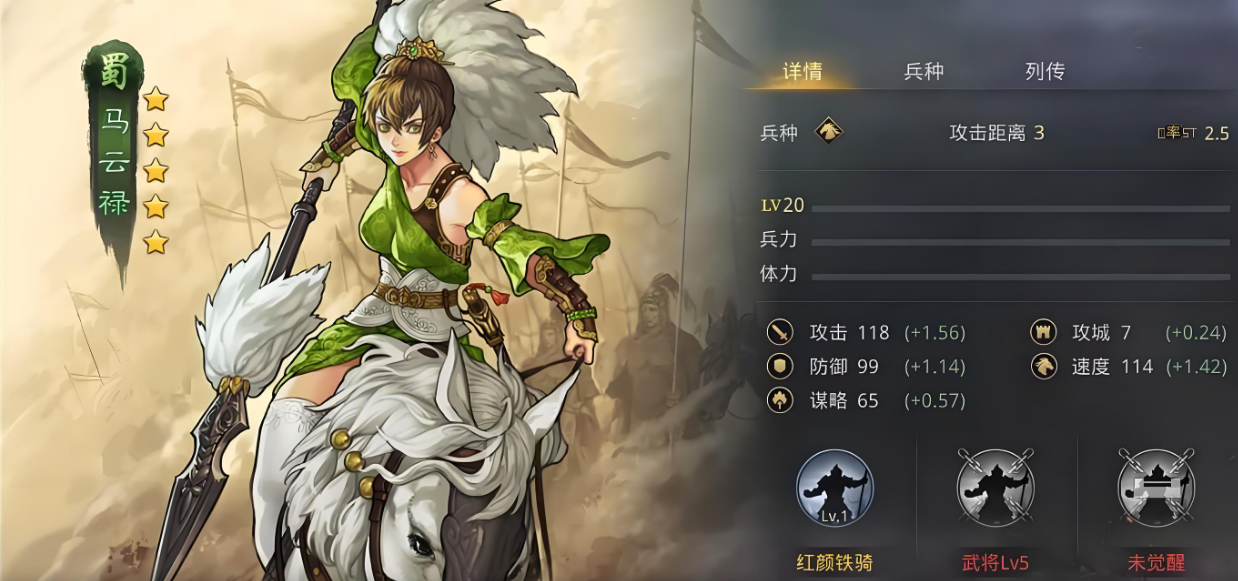Open the 兵种 tab

click(x=923, y=72)
